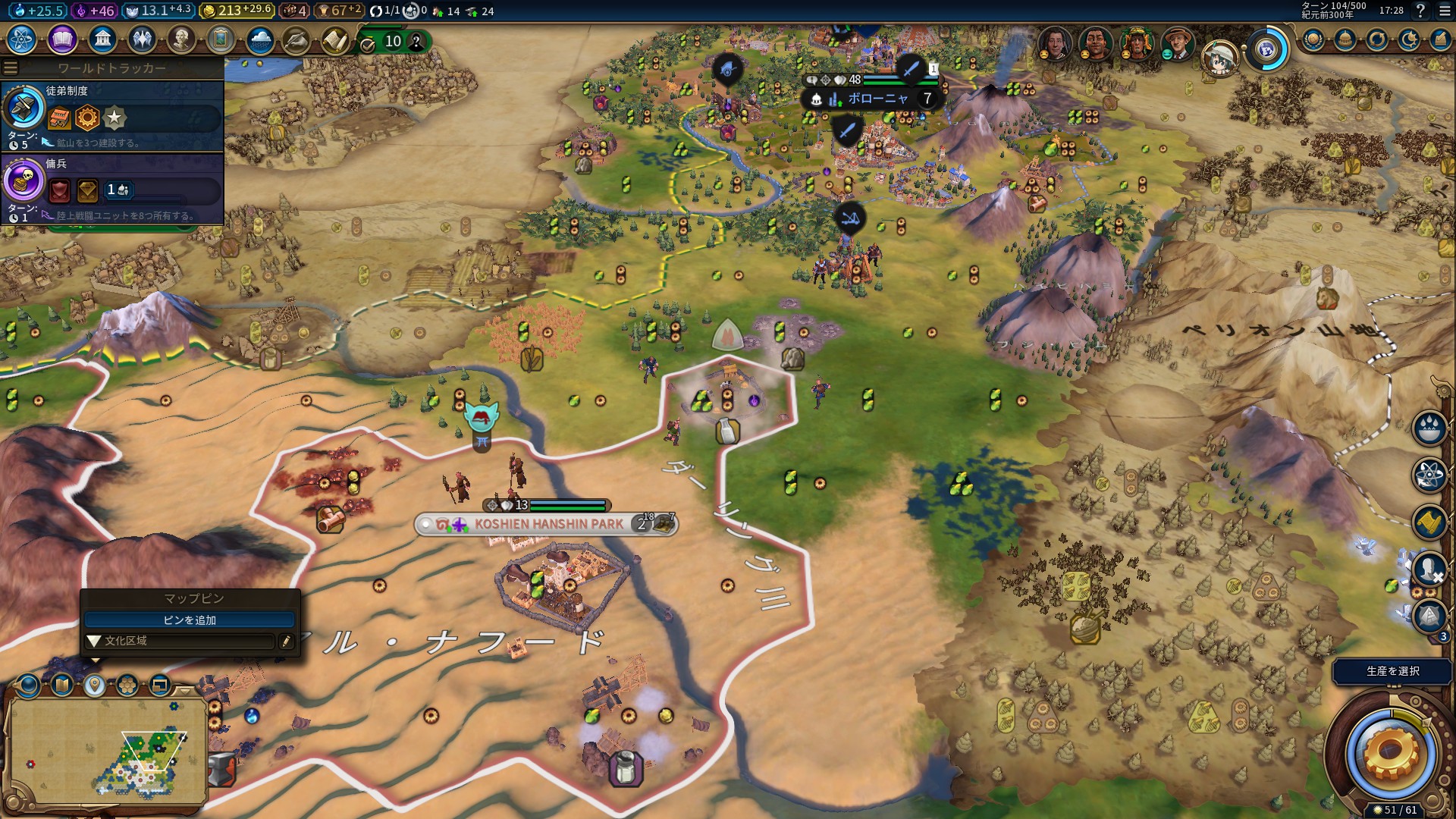
Task: Toggle the map pin button above the minimap
Action: 94,686
